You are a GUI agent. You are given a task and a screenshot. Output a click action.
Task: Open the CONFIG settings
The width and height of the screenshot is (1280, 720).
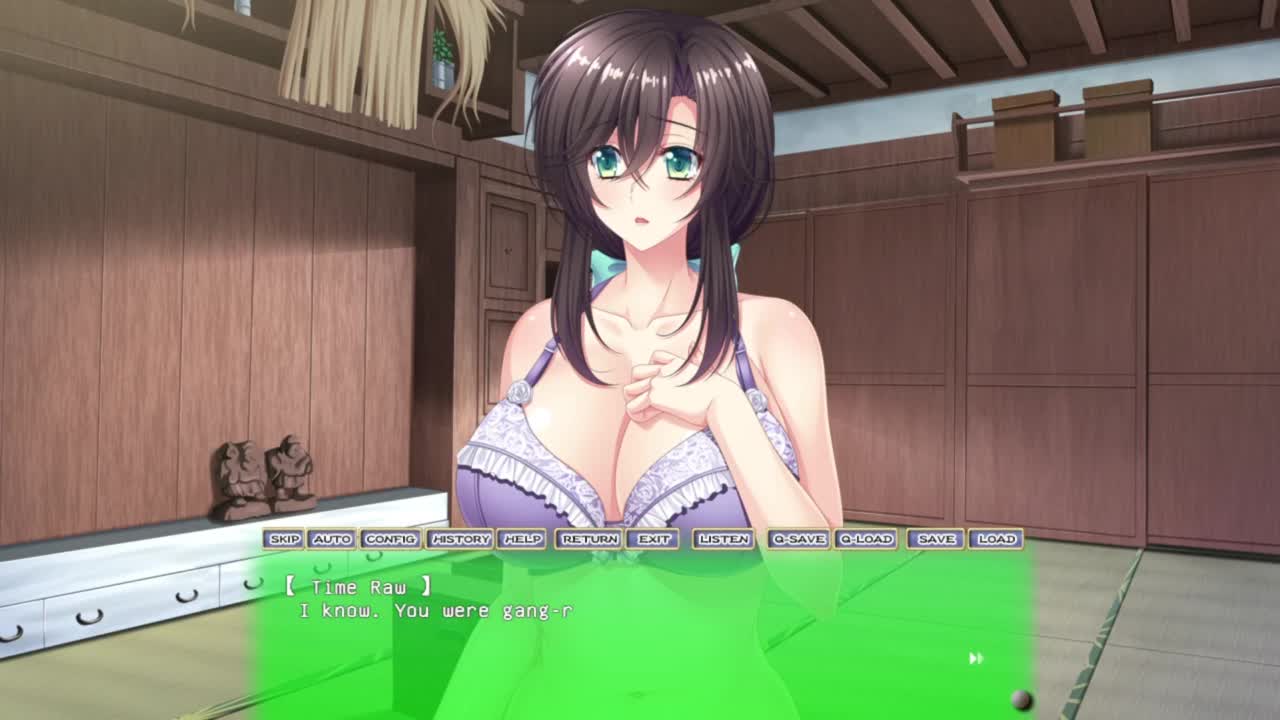(x=390, y=539)
